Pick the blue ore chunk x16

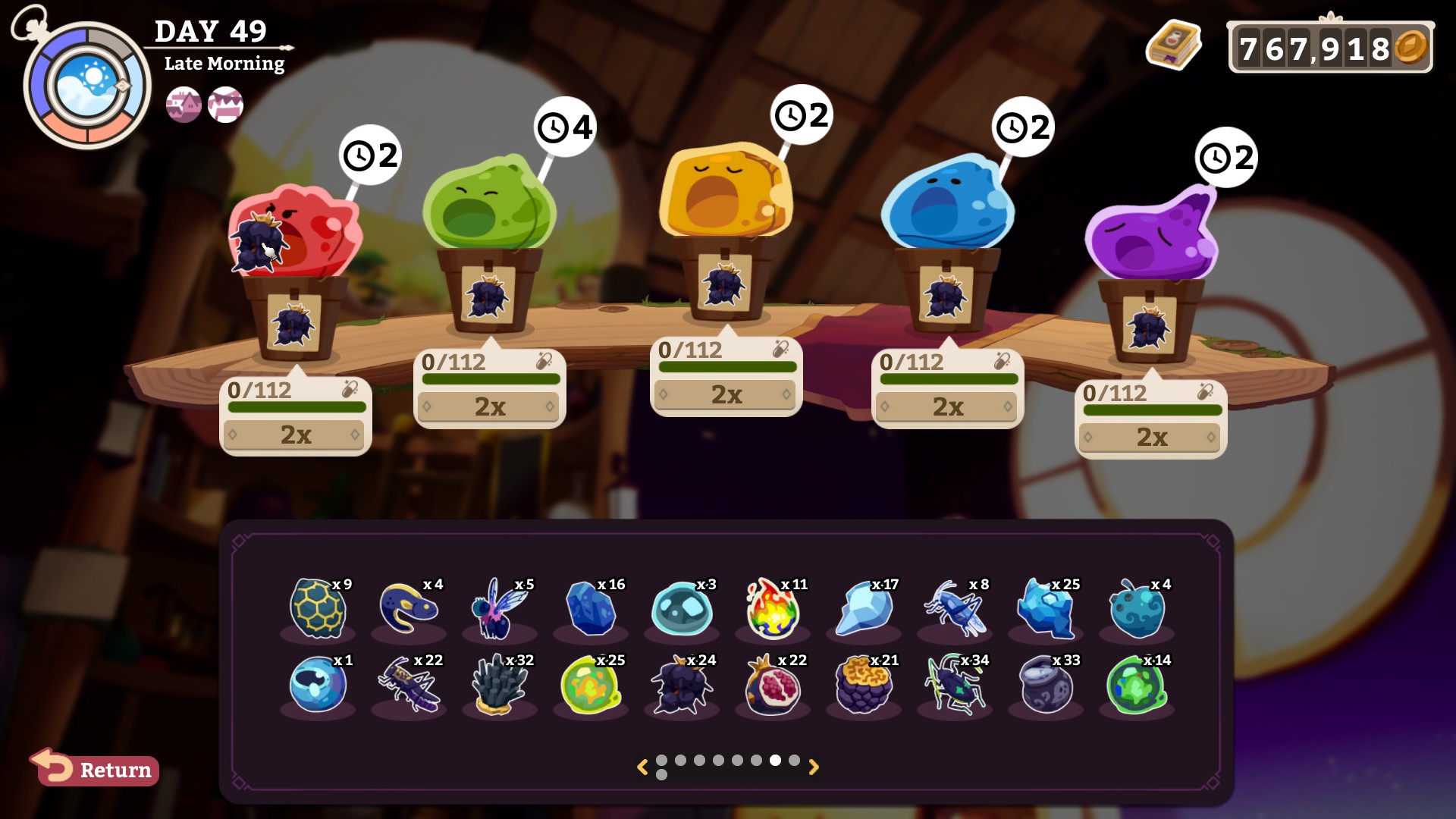click(x=591, y=608)
